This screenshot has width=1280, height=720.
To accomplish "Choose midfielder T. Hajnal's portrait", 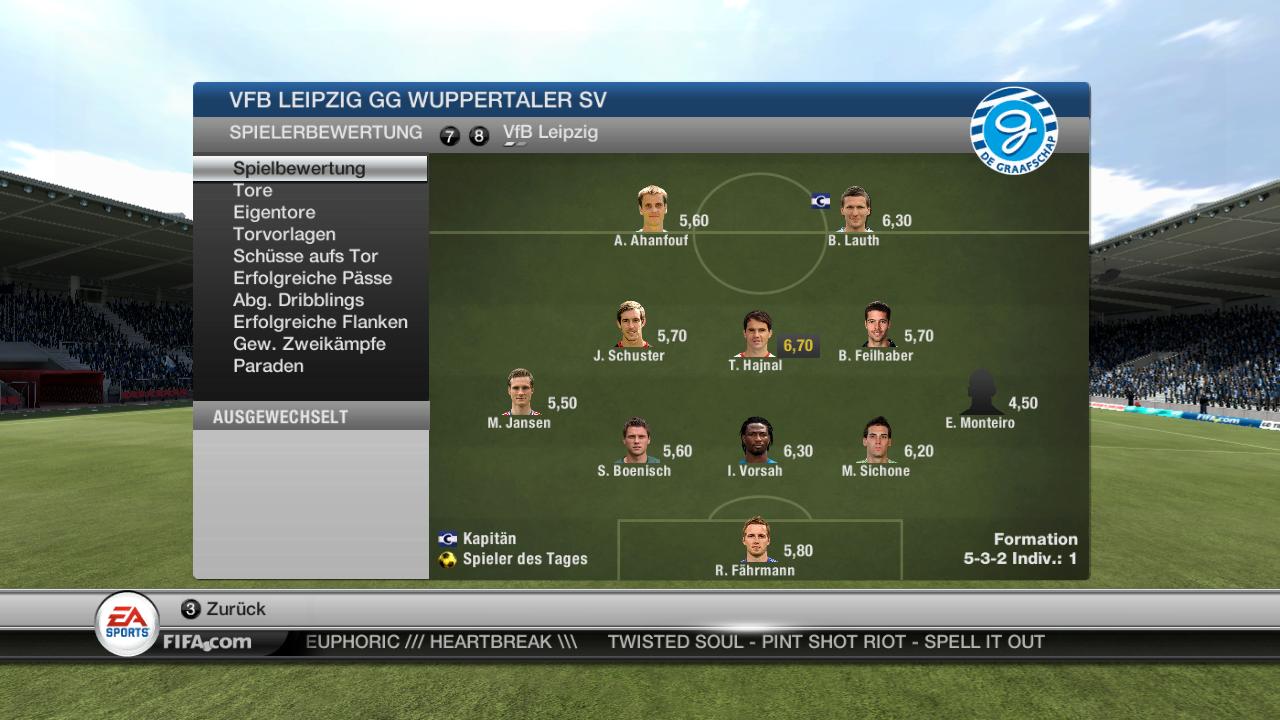I will point(757,335).
